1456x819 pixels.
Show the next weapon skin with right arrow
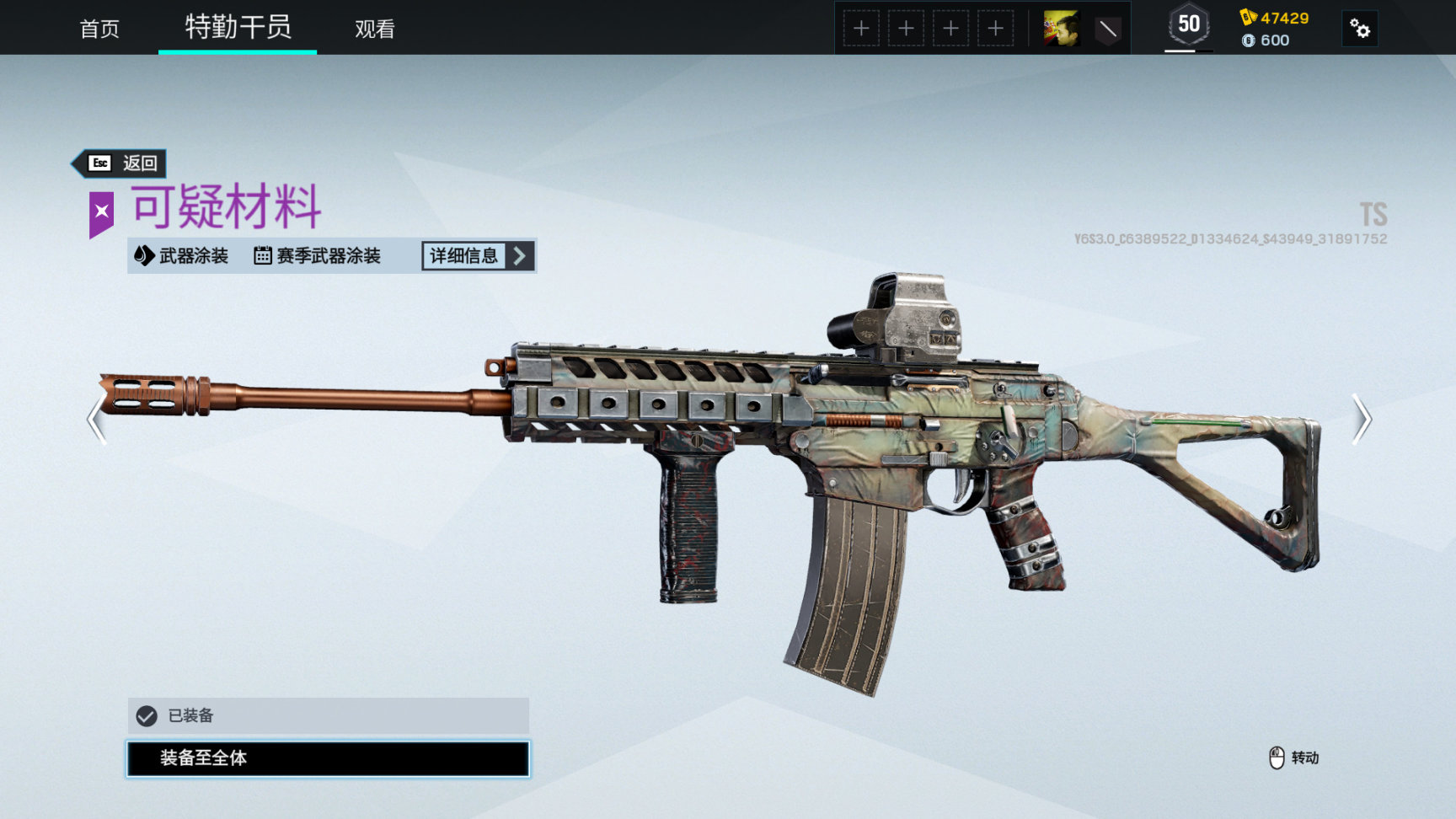pos(1362,418)
